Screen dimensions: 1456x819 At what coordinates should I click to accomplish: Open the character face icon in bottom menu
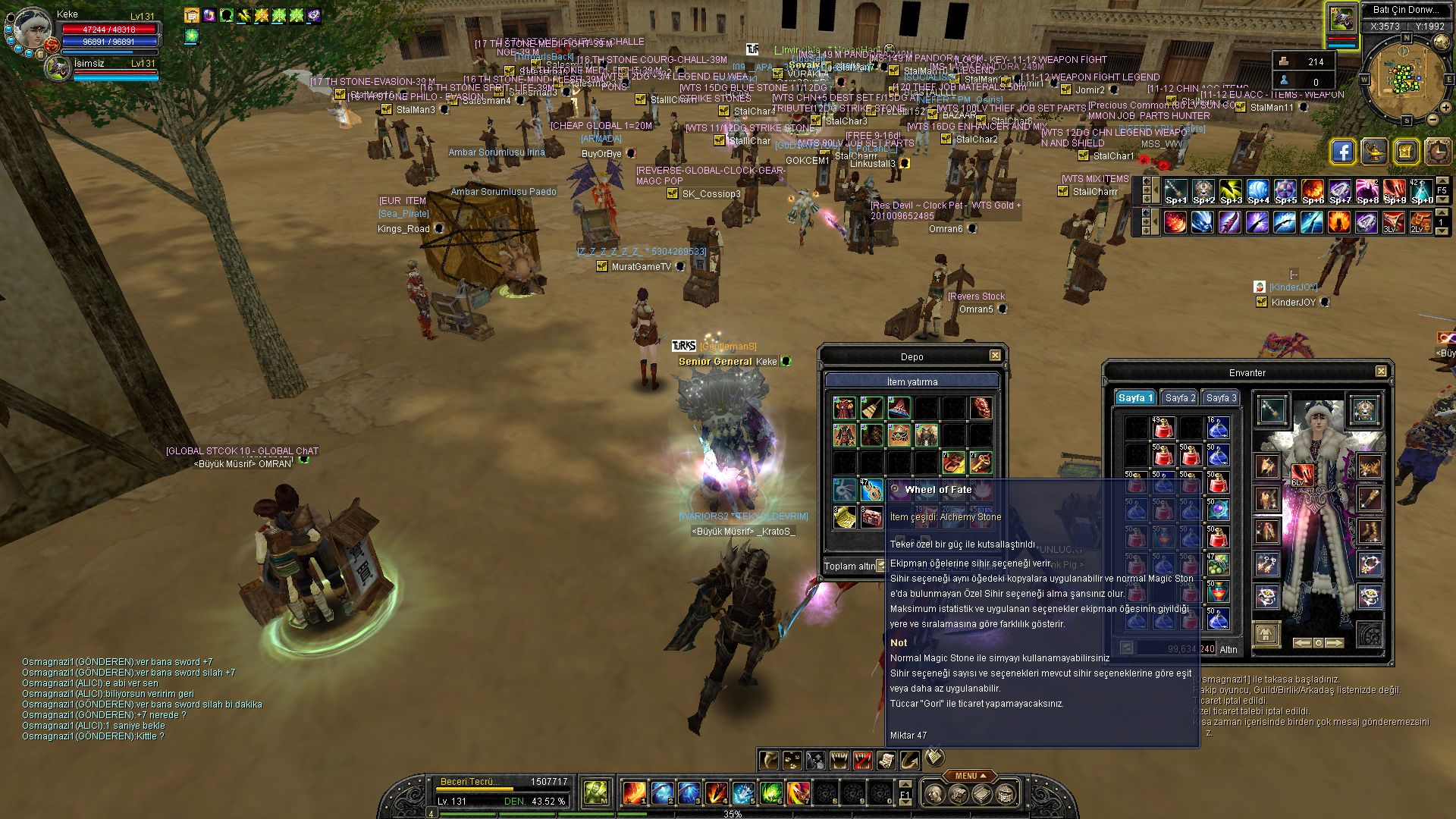(935, 795)
